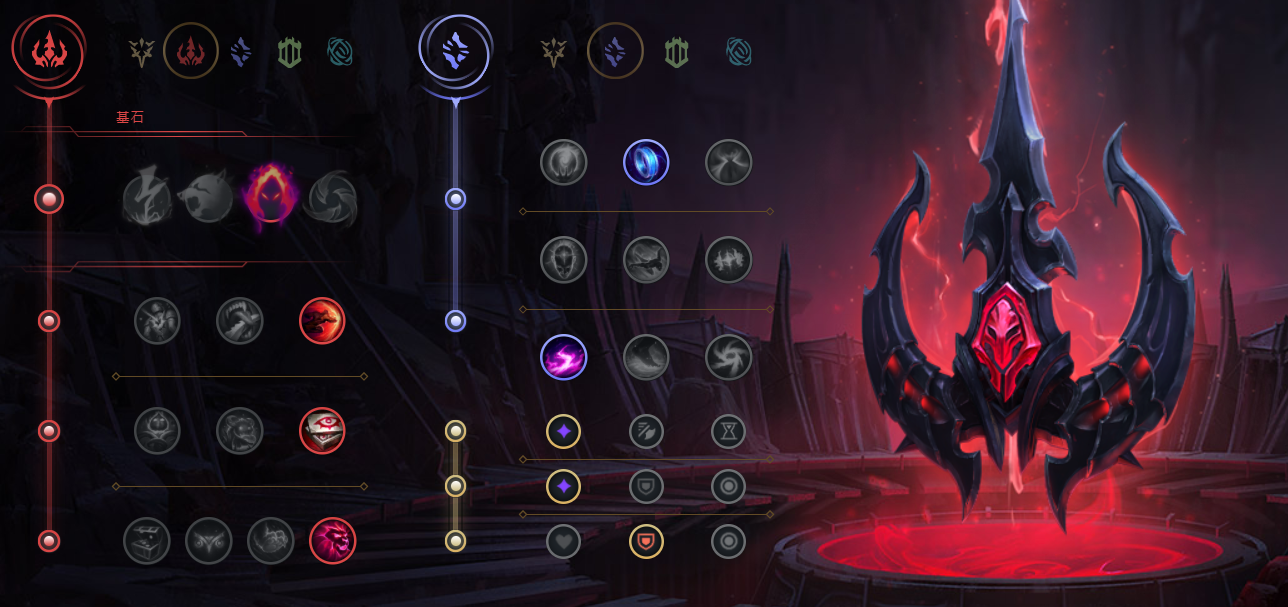This screenshot has height=607, width=1288.
Task: Choose the Gathering Storm rune
Action: click(x=728, y=358)
